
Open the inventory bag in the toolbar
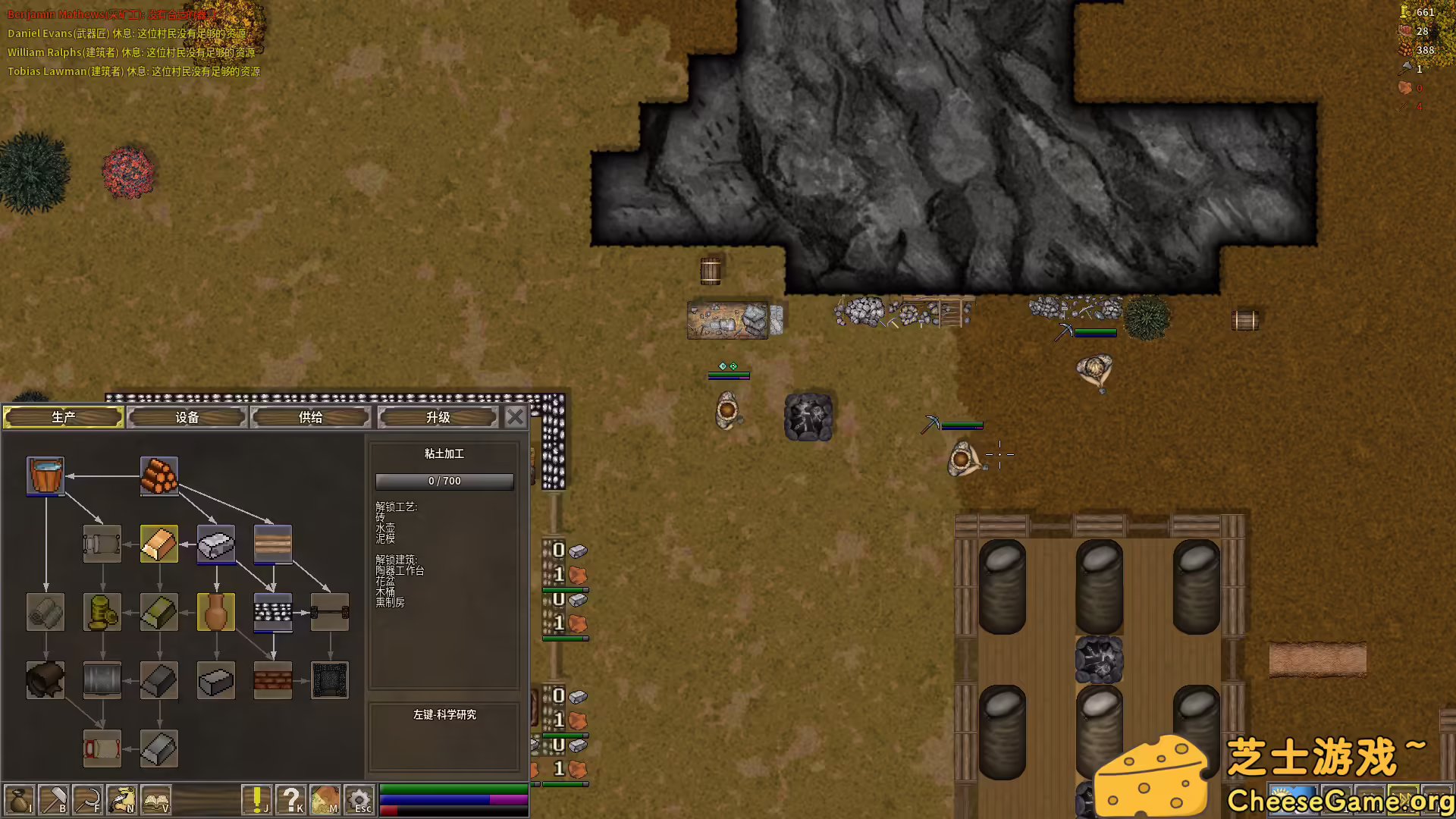(x=19, y=800)
